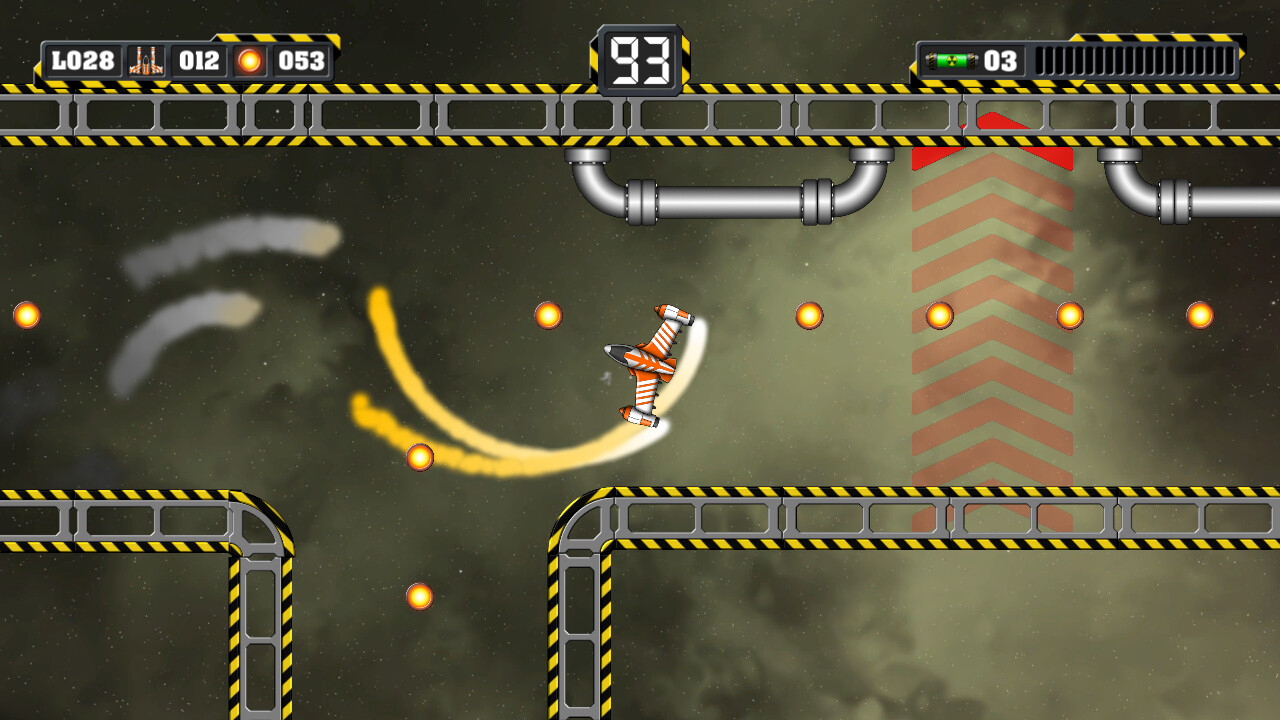Click the orb inside the red chevron column
This screenshot has height=720, width=1280.
pos(938,316)
